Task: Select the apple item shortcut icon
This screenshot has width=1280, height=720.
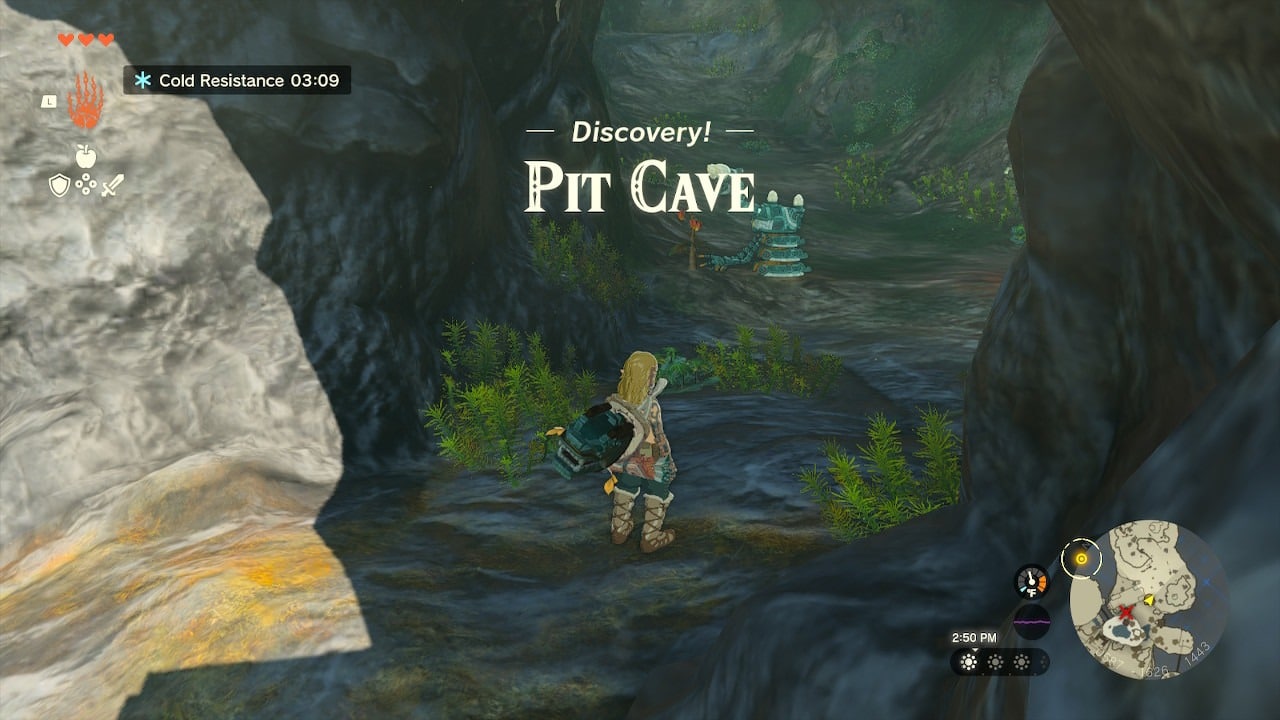Action: pos(85,156)
